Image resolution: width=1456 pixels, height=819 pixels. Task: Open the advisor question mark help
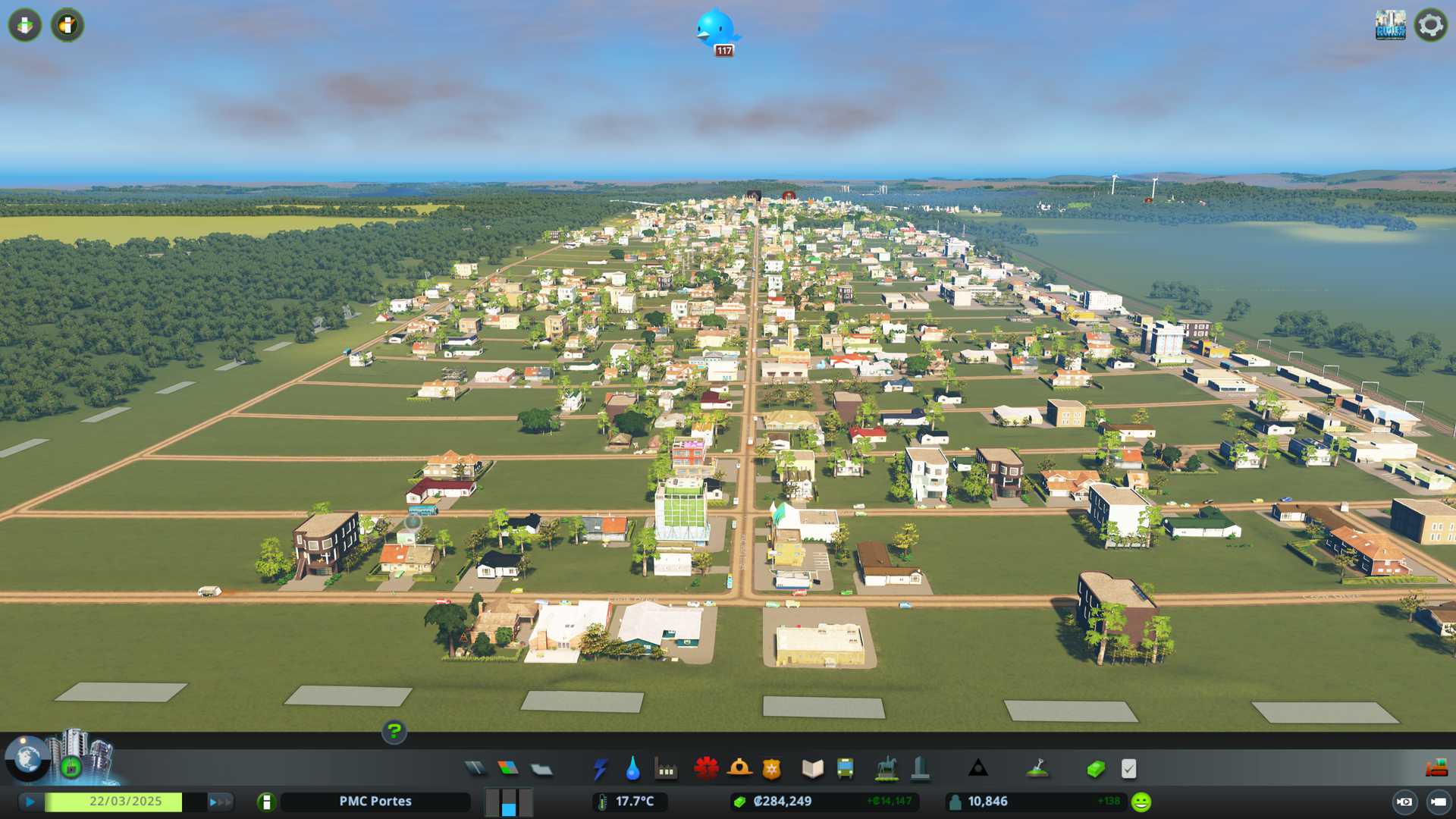pos(394,732)
